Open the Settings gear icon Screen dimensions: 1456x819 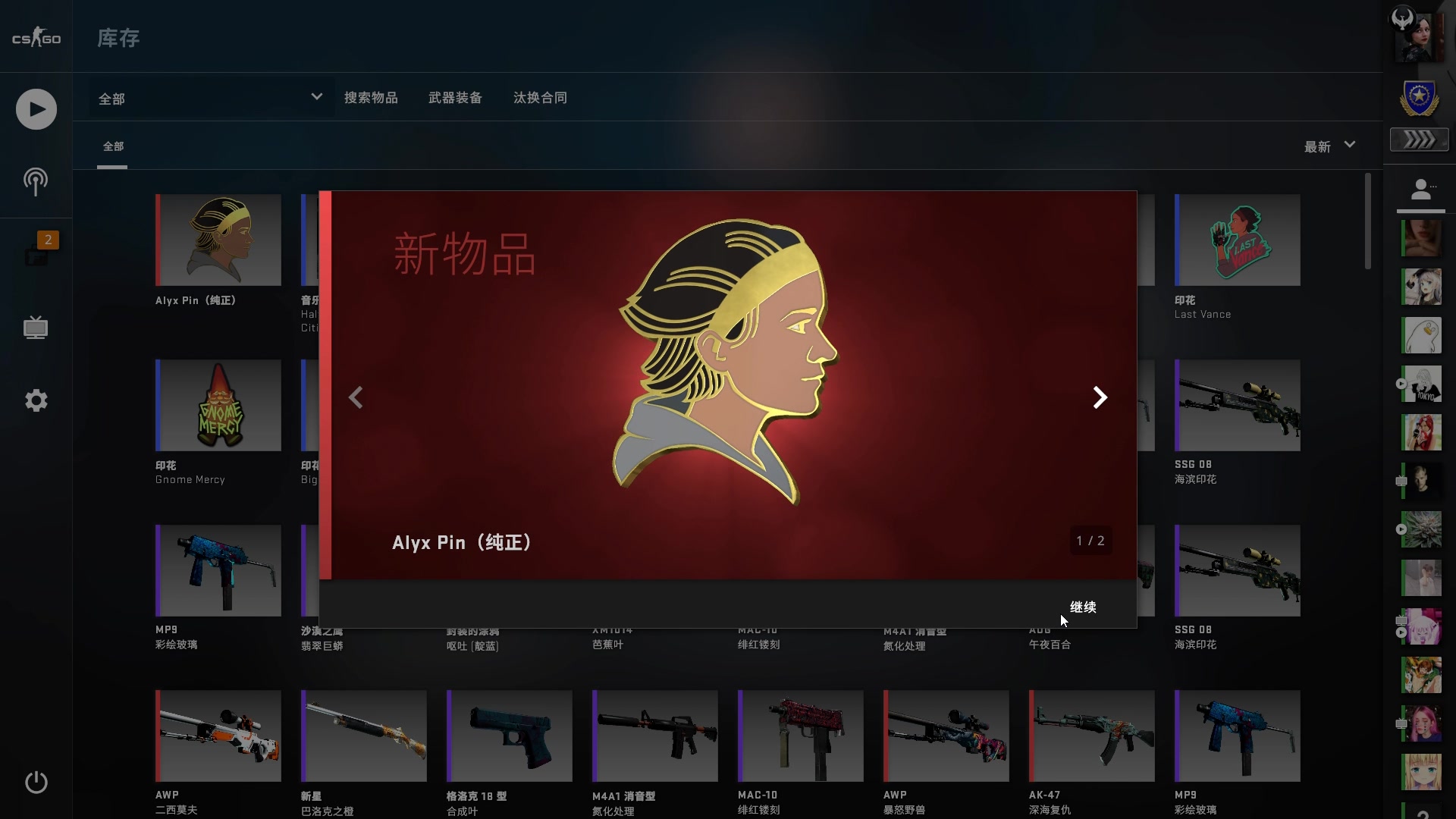[x=35, y=400]
